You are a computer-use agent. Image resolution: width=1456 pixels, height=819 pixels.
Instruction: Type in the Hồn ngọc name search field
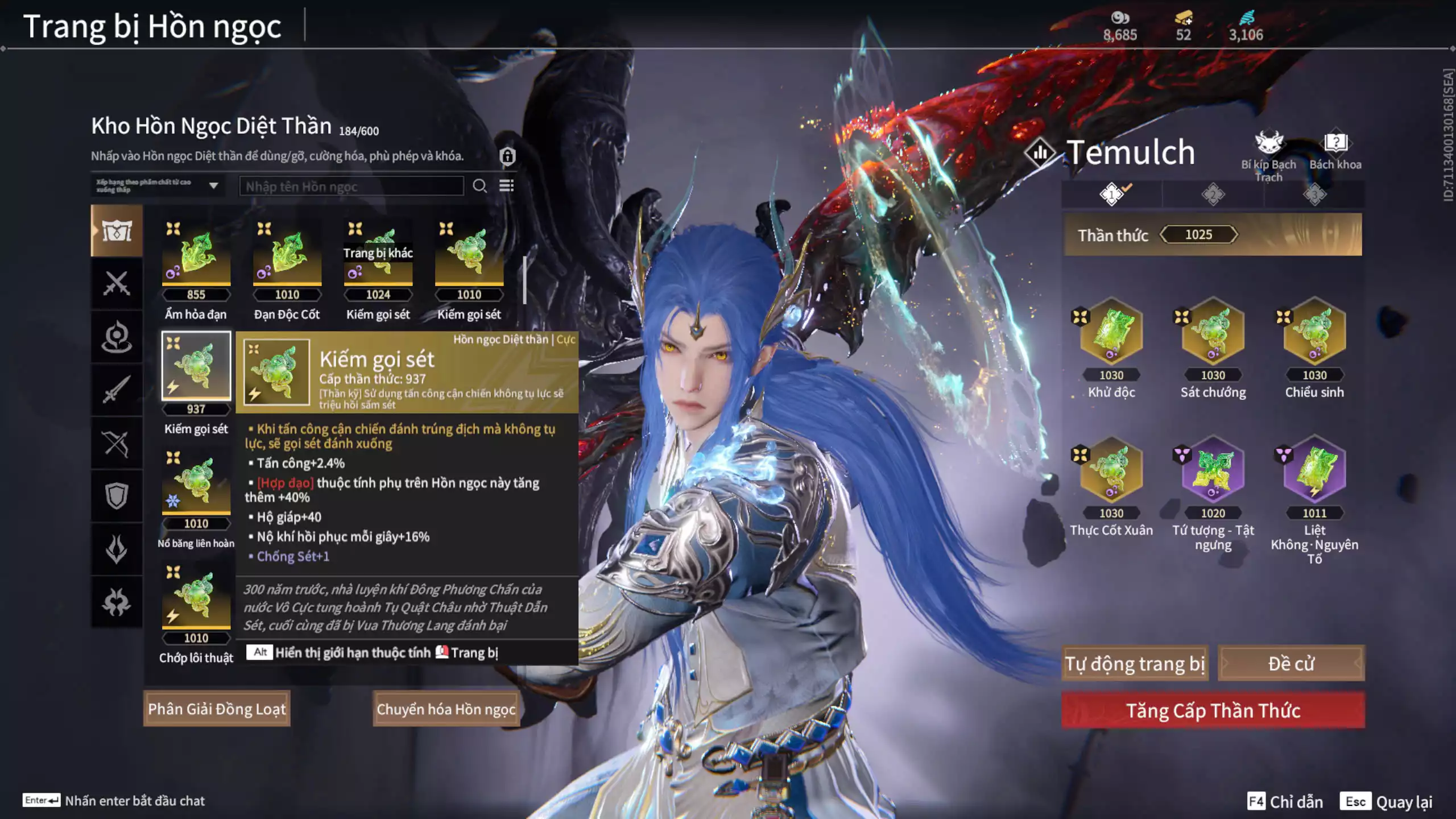tap(351, 187)
